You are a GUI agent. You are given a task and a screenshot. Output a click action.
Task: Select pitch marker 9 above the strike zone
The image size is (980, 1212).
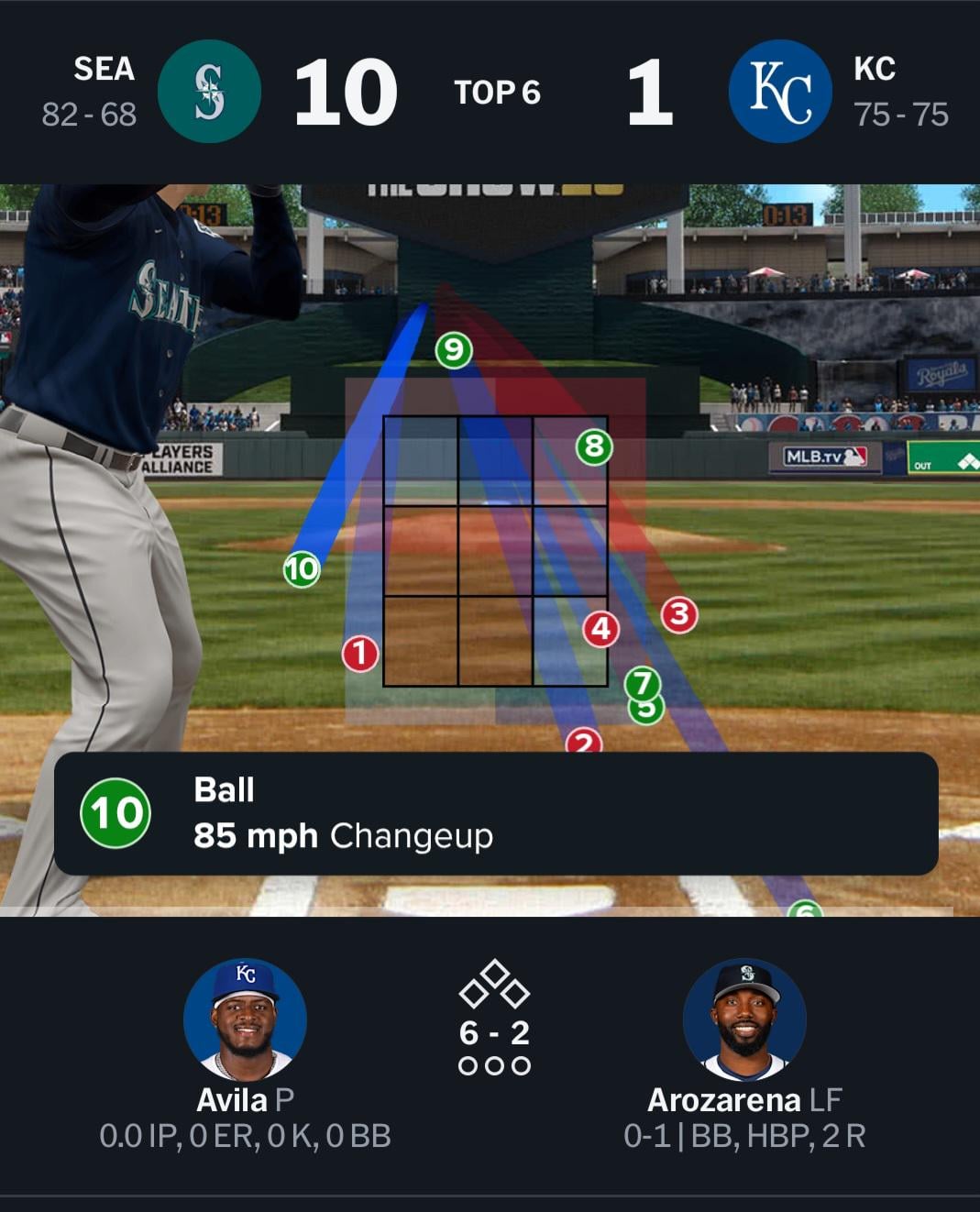[453, 350]
